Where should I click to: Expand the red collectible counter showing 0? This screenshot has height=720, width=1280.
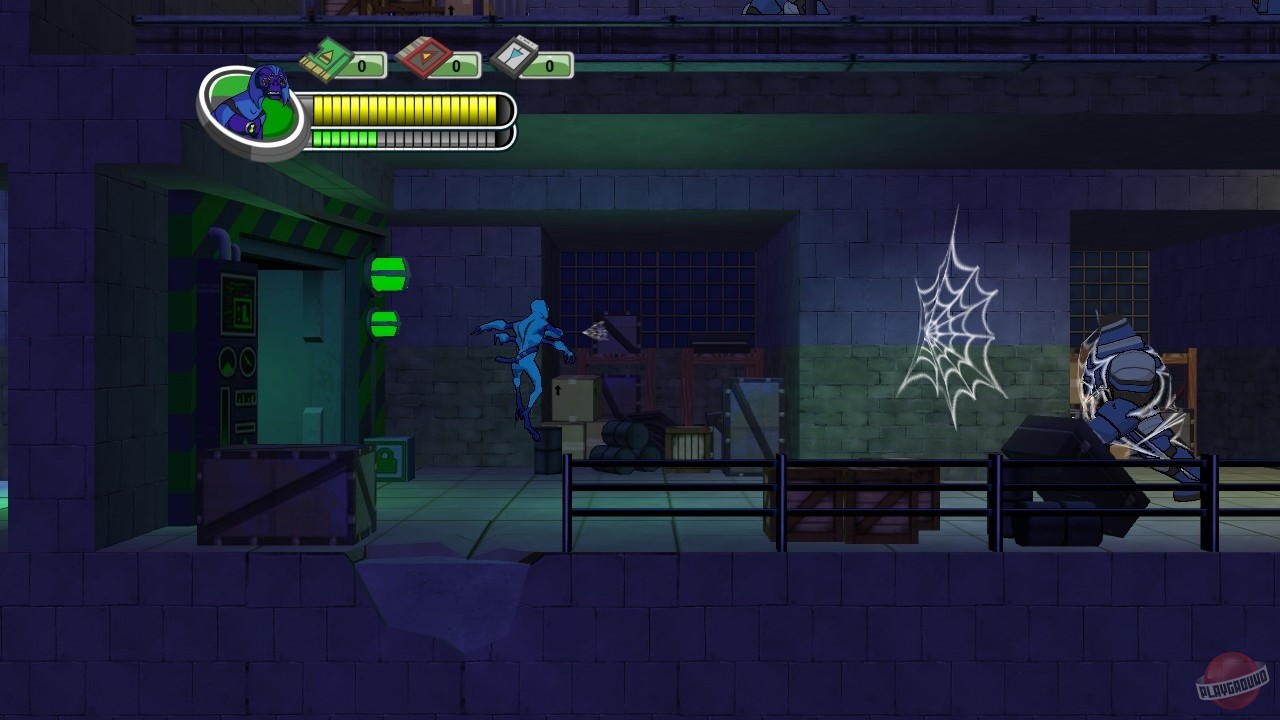click(456, 64)
